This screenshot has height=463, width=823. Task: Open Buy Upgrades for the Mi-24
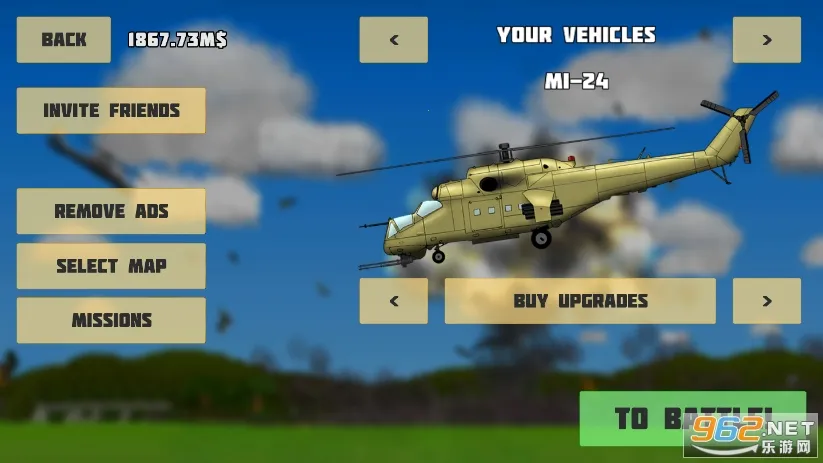[580, 301]
